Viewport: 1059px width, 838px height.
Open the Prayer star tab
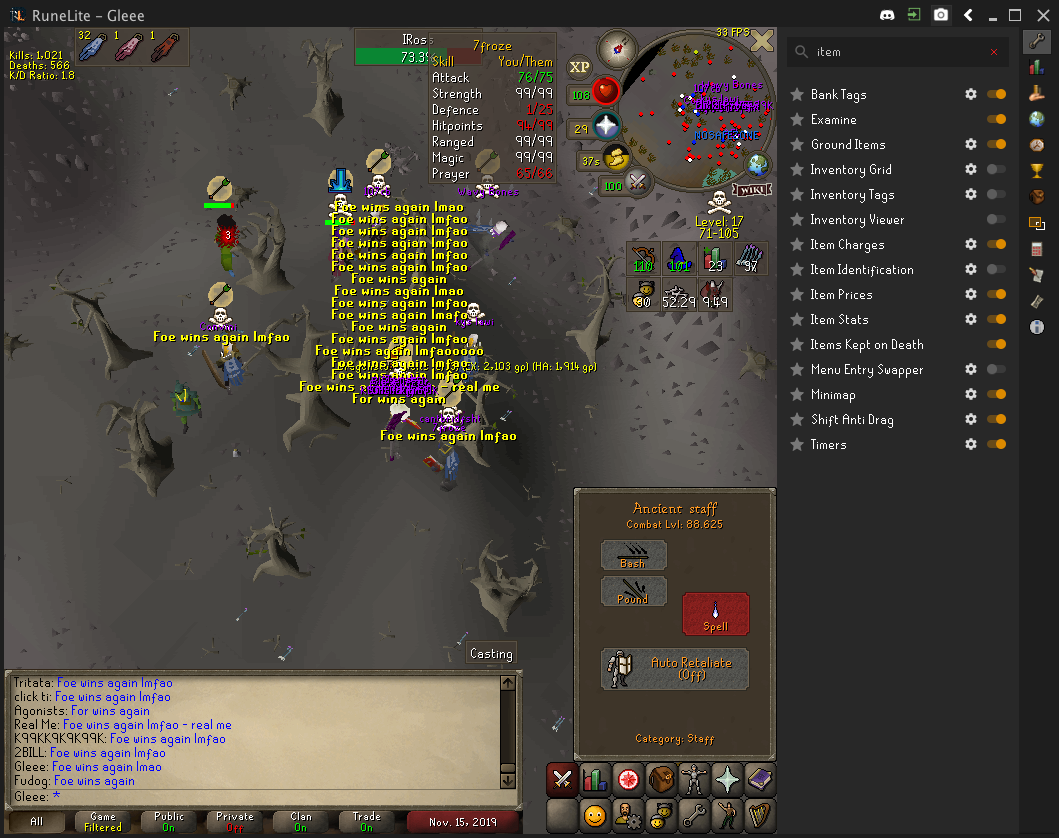(x=727, y=780)
